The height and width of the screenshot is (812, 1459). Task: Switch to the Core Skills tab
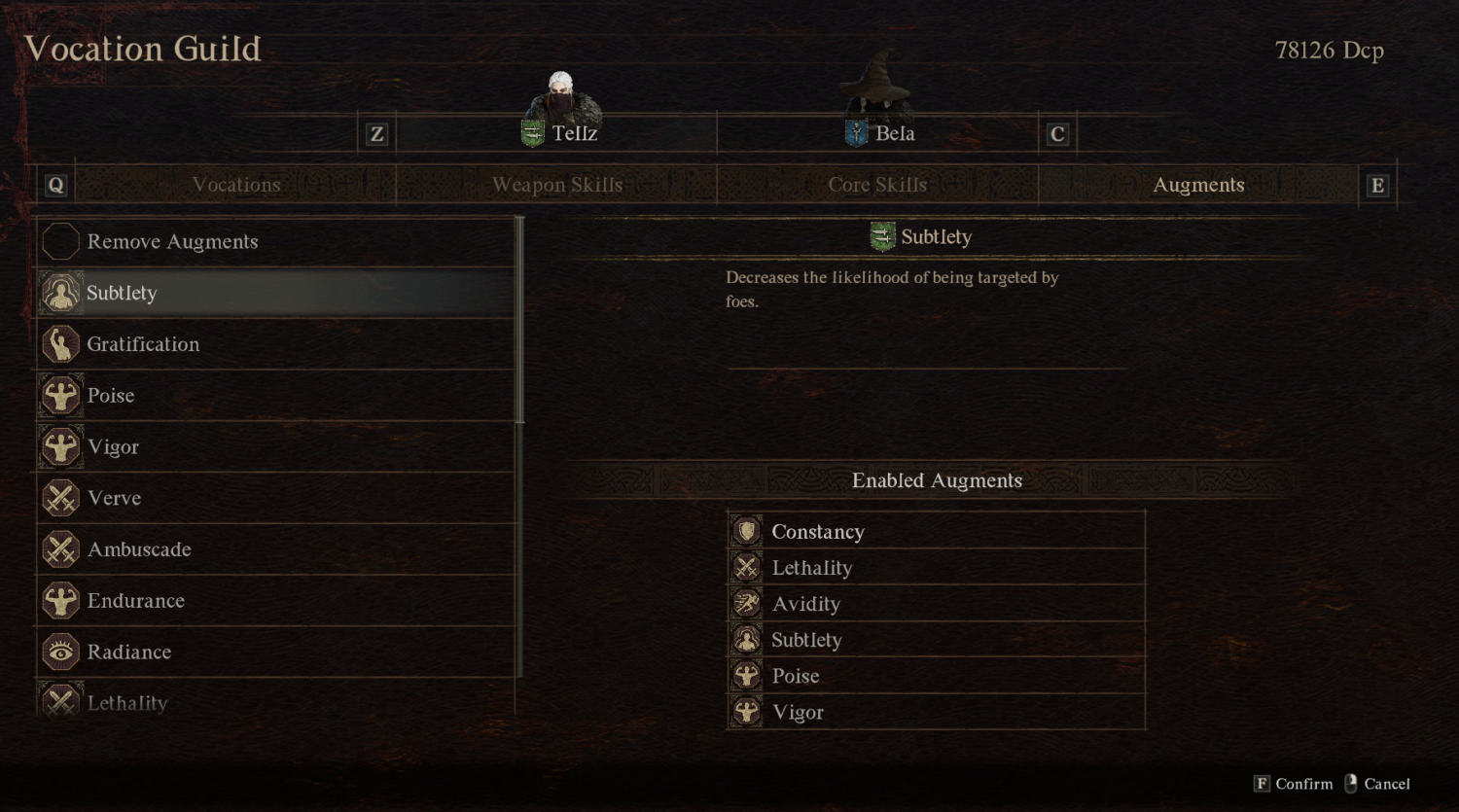pos(877,185)
